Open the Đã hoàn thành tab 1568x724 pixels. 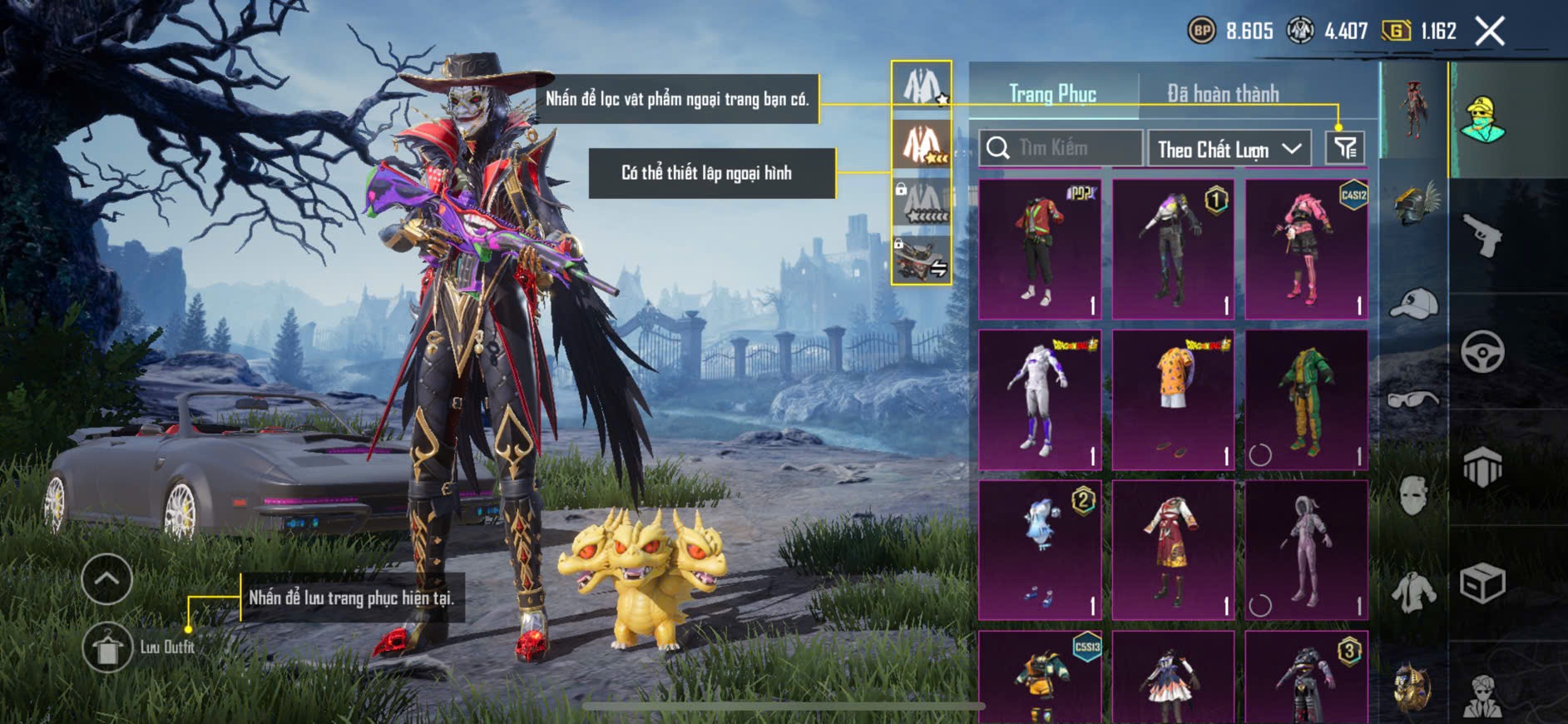click(1222, 94)
